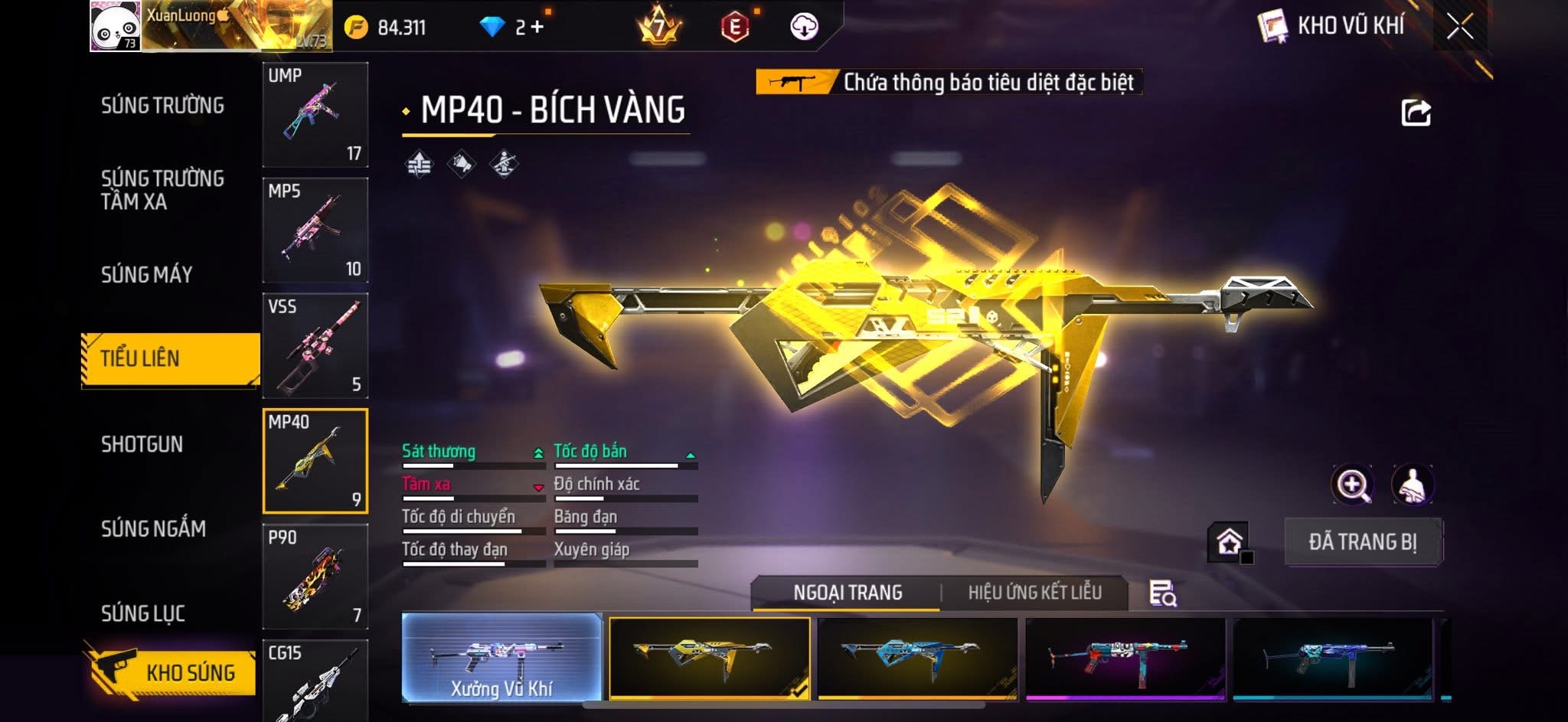
Task: Choose the MP5 weapon tile
Action: click(315, 230)
